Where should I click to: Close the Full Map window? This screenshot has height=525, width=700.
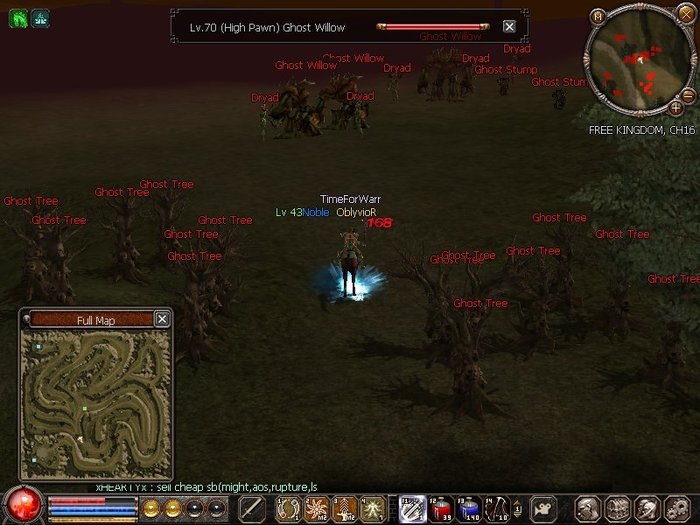click(162, 319)
